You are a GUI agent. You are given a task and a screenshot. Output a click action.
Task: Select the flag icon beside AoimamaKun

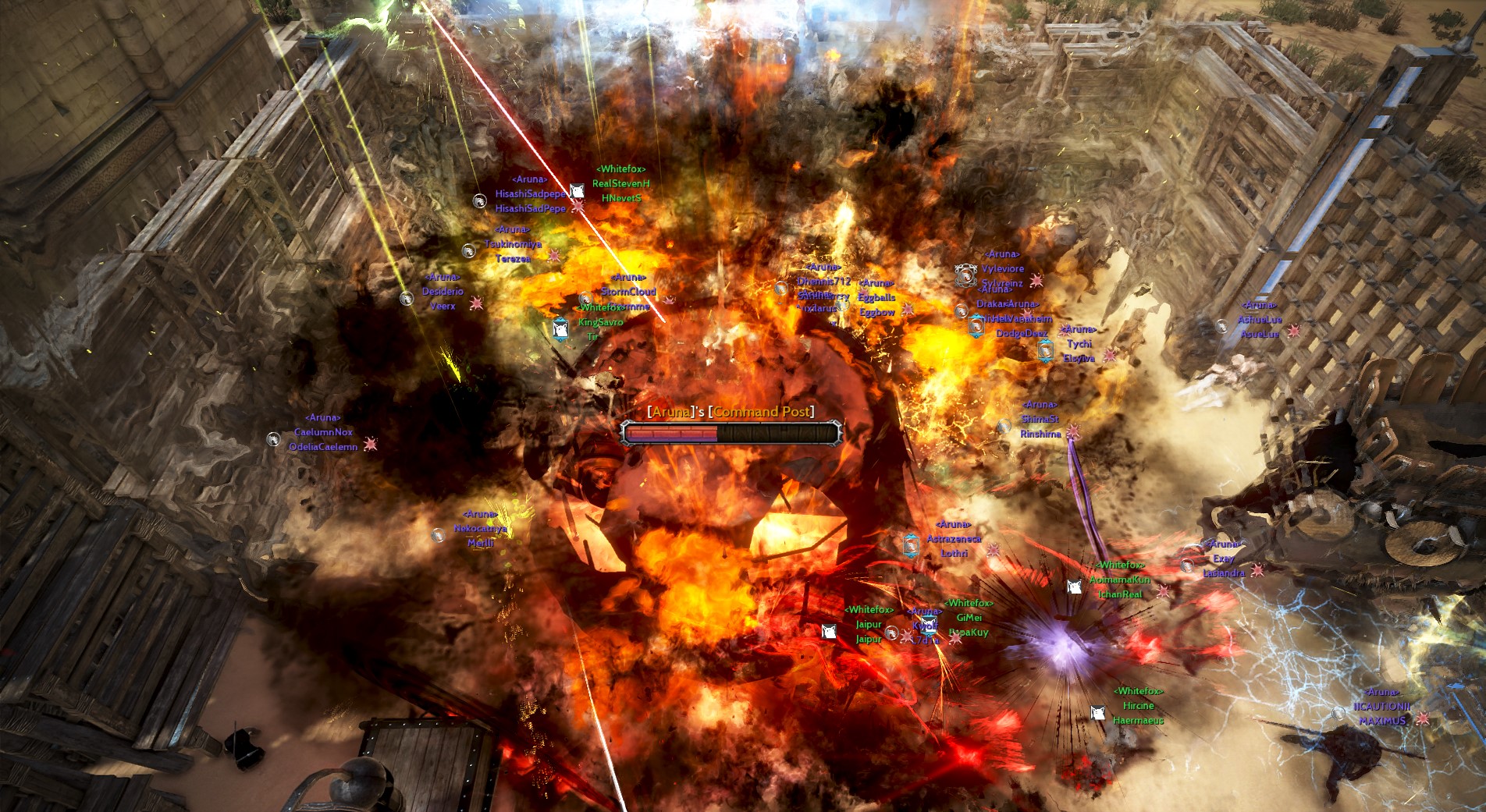coord(1075,587)
